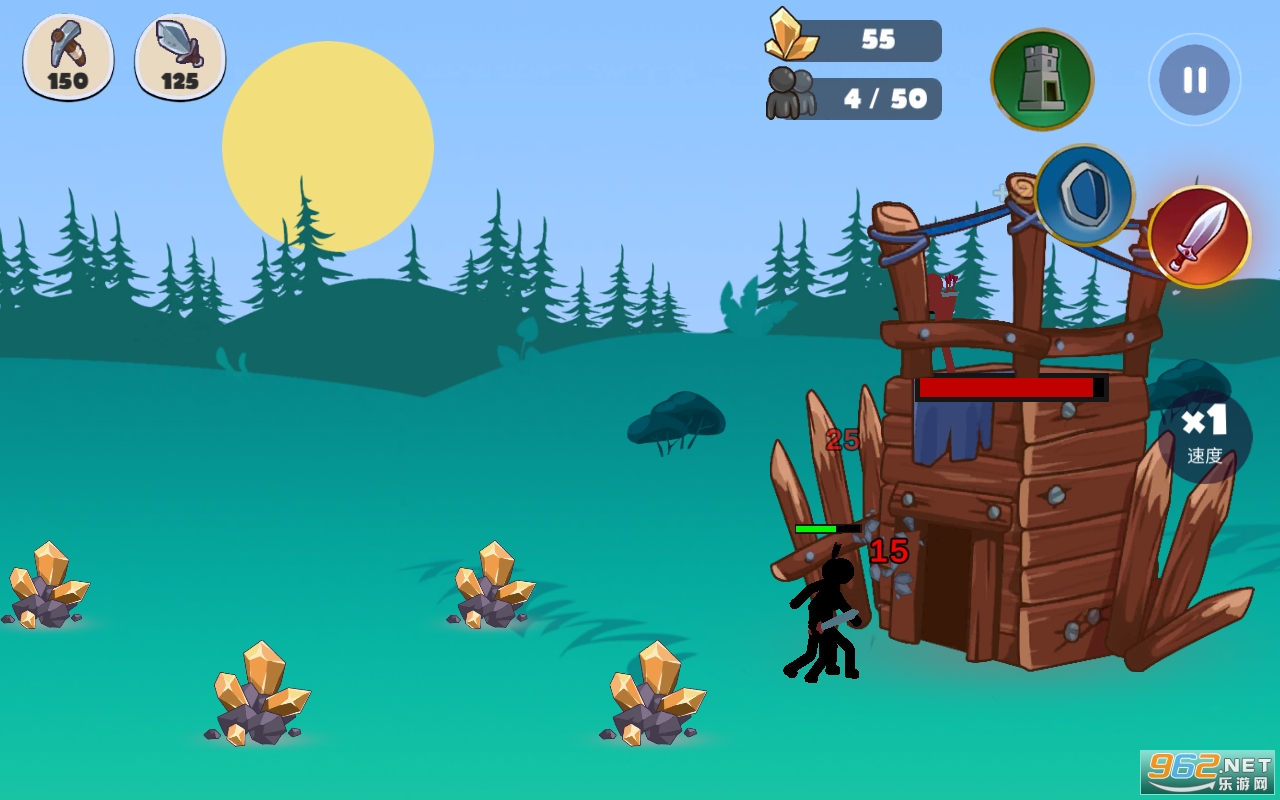Toggle the x1 game speed button
This screenshot has width=1280, height=800.
[1204, 436]
